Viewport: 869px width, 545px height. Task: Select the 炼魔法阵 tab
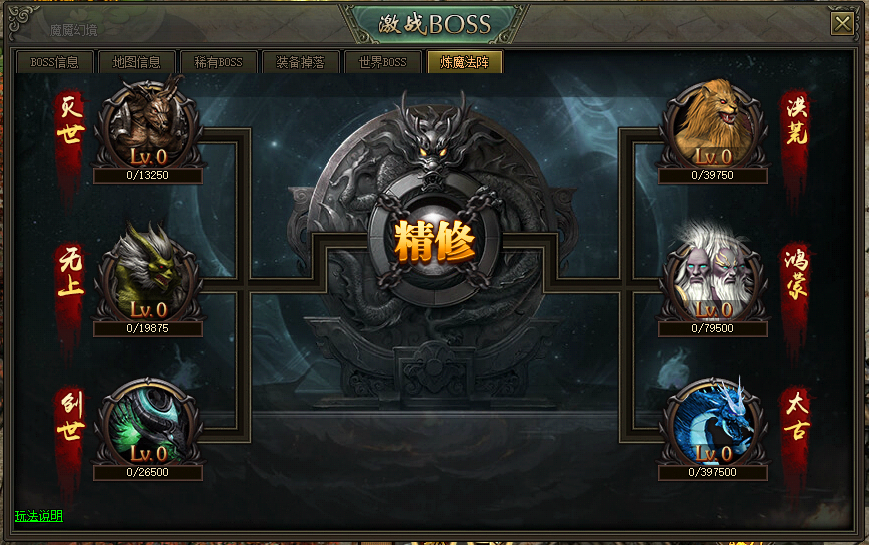tap(464, 62)
